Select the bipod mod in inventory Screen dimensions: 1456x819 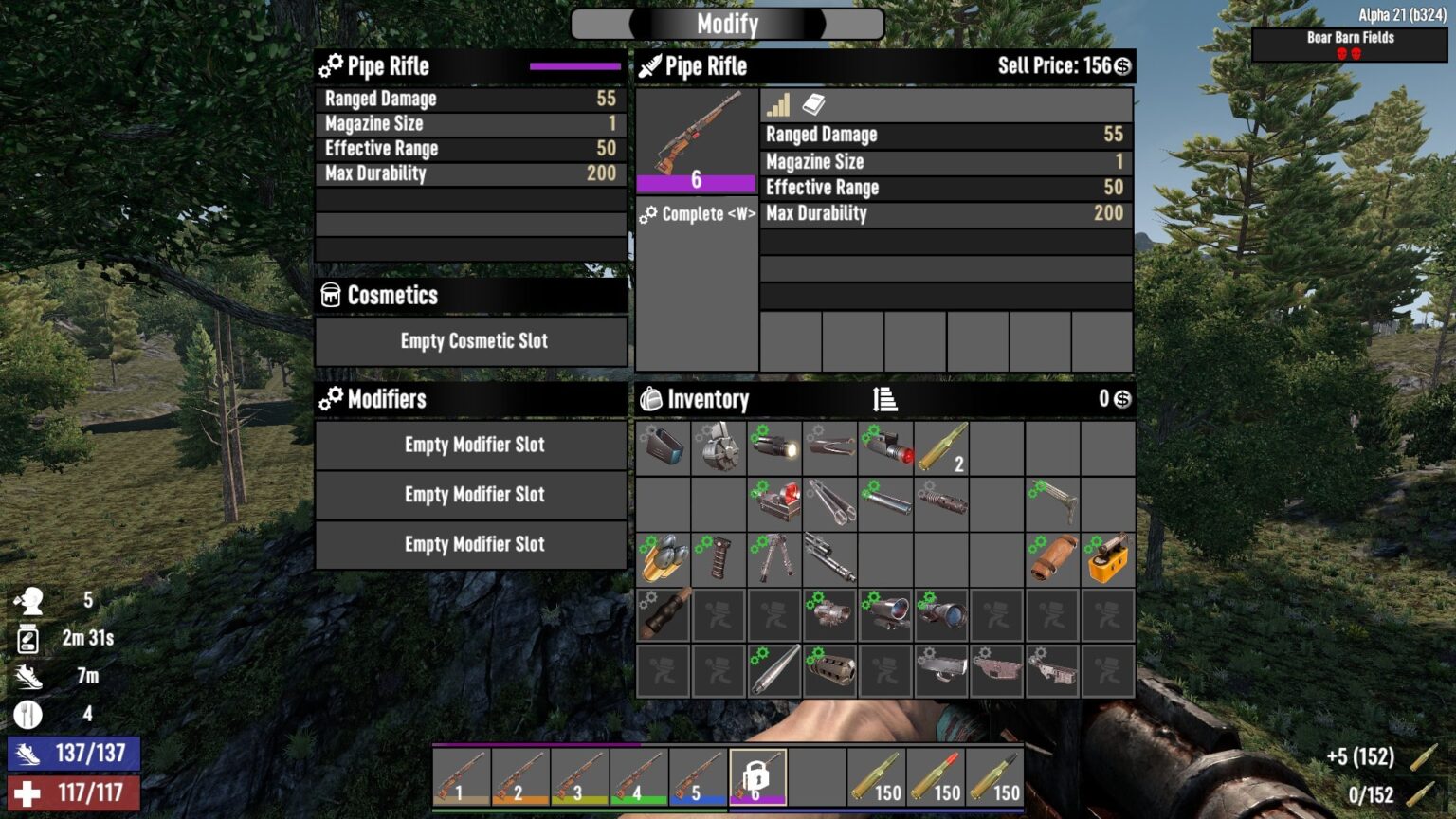[x=773, y=560]
